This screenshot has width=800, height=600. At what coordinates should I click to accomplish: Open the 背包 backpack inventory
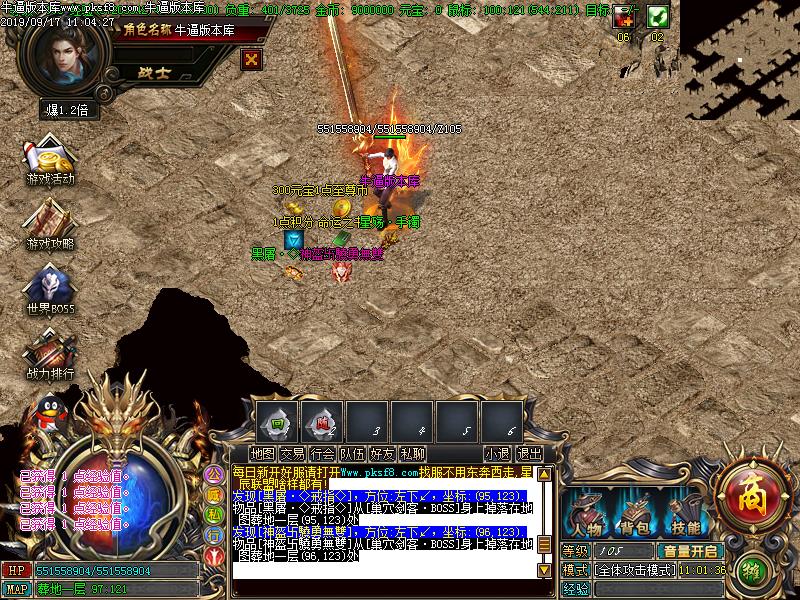coord(634,516)
